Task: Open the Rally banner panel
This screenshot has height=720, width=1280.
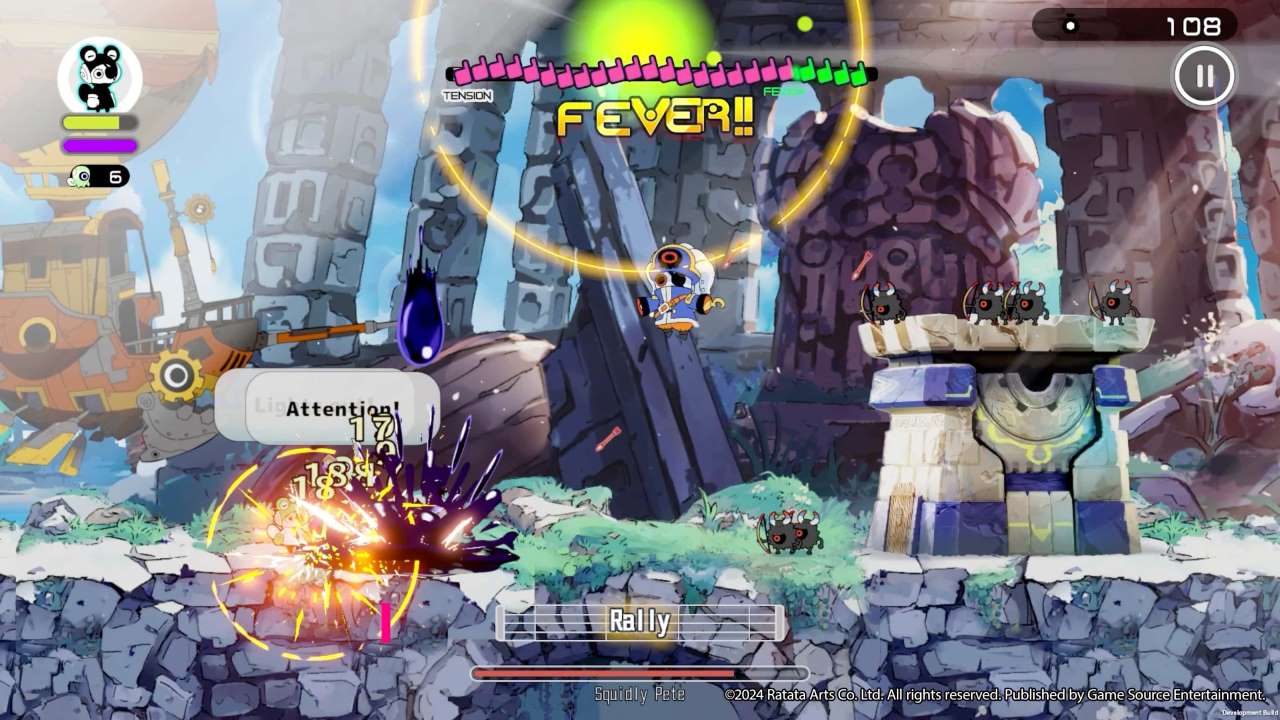Action: click(640, 620)
